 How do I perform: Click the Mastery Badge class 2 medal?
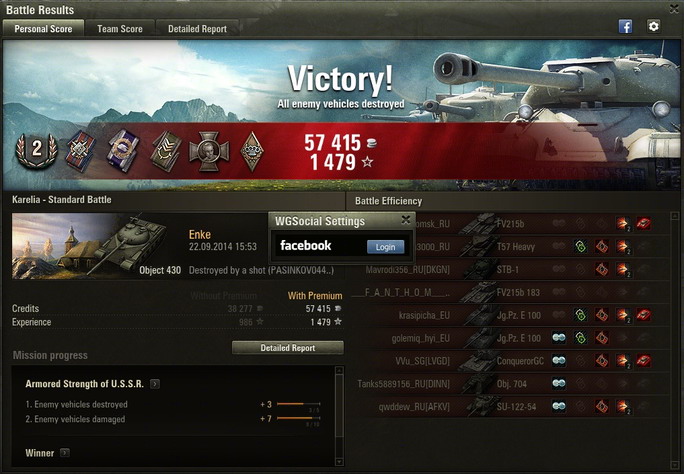click(x=36, y=150)
